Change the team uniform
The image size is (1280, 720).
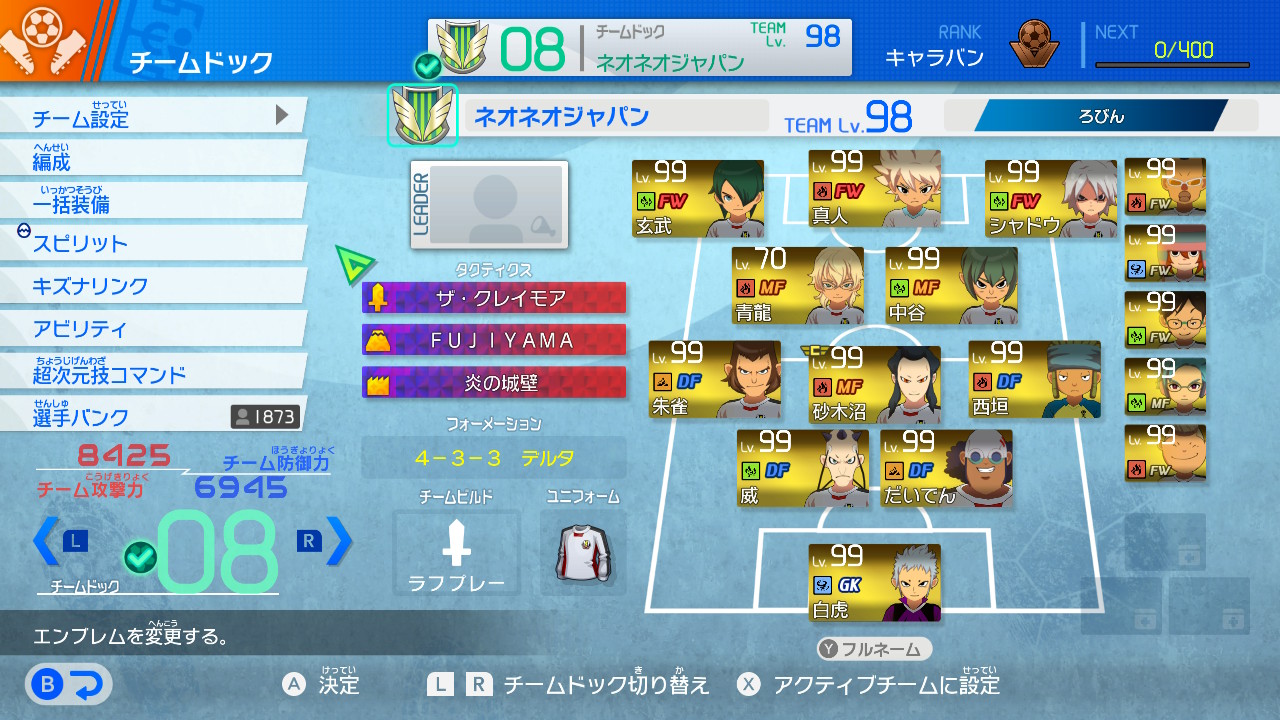583,553
